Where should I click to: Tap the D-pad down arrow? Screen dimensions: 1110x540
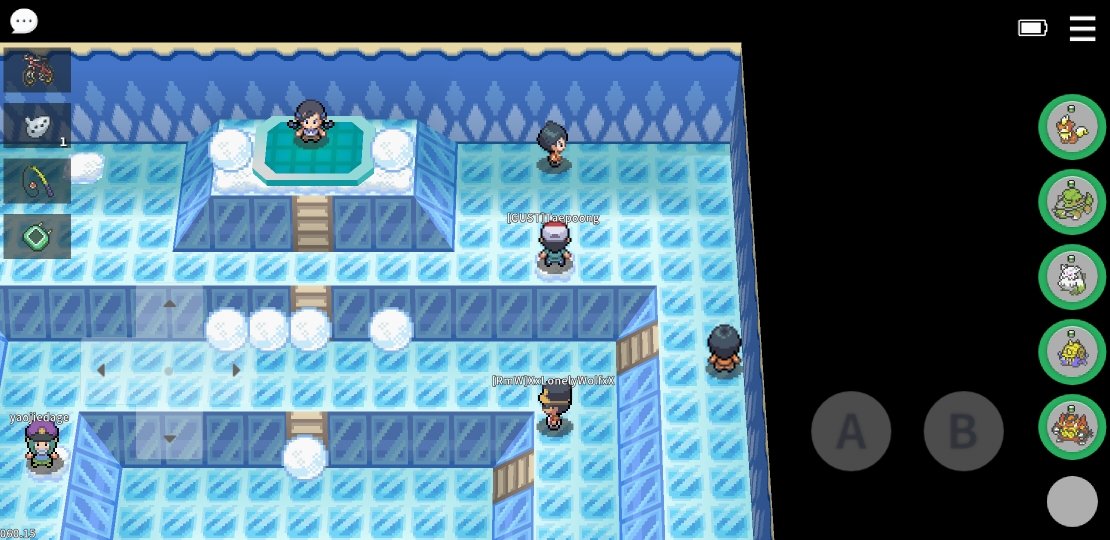point(169,438)
